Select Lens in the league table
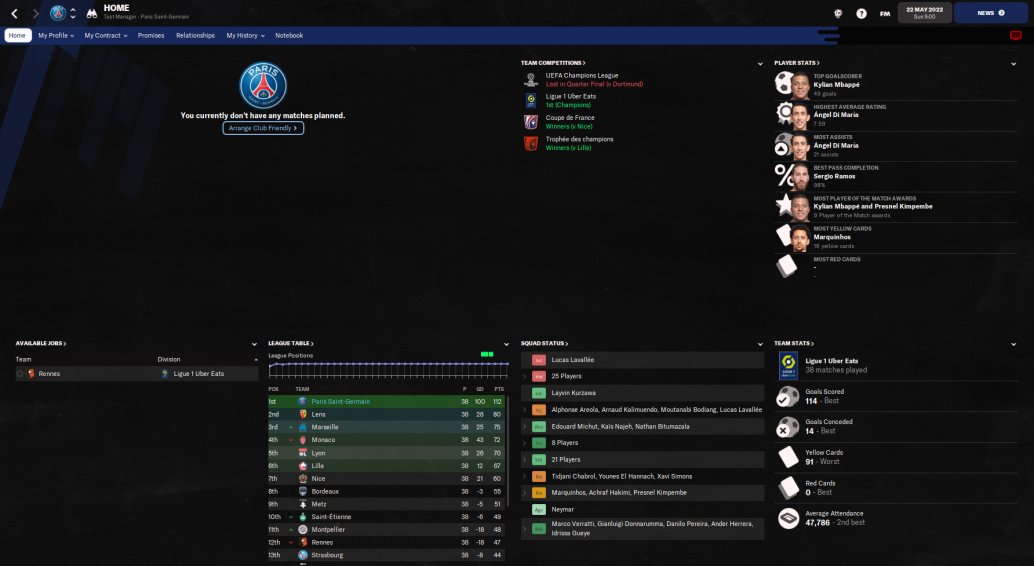The image size is (1034, 566). pyautogui.click(x=319, y=414)
